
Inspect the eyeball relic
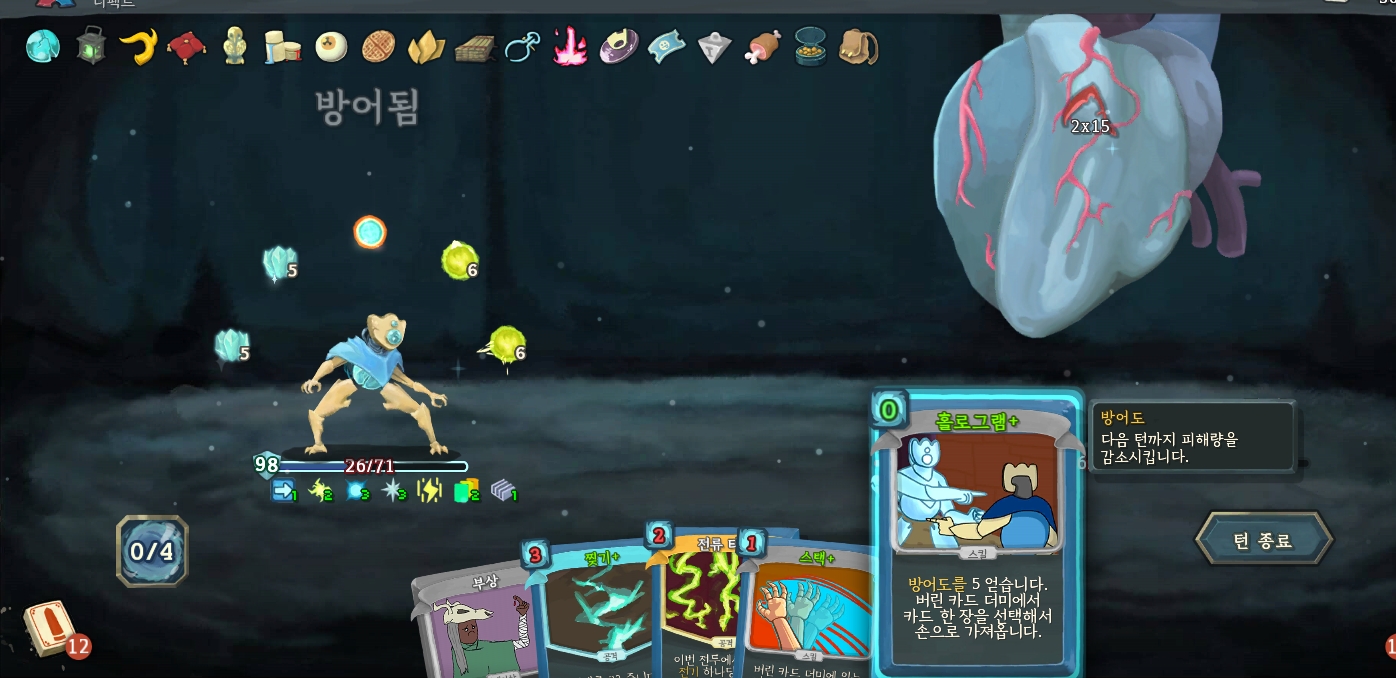point(330,46)
